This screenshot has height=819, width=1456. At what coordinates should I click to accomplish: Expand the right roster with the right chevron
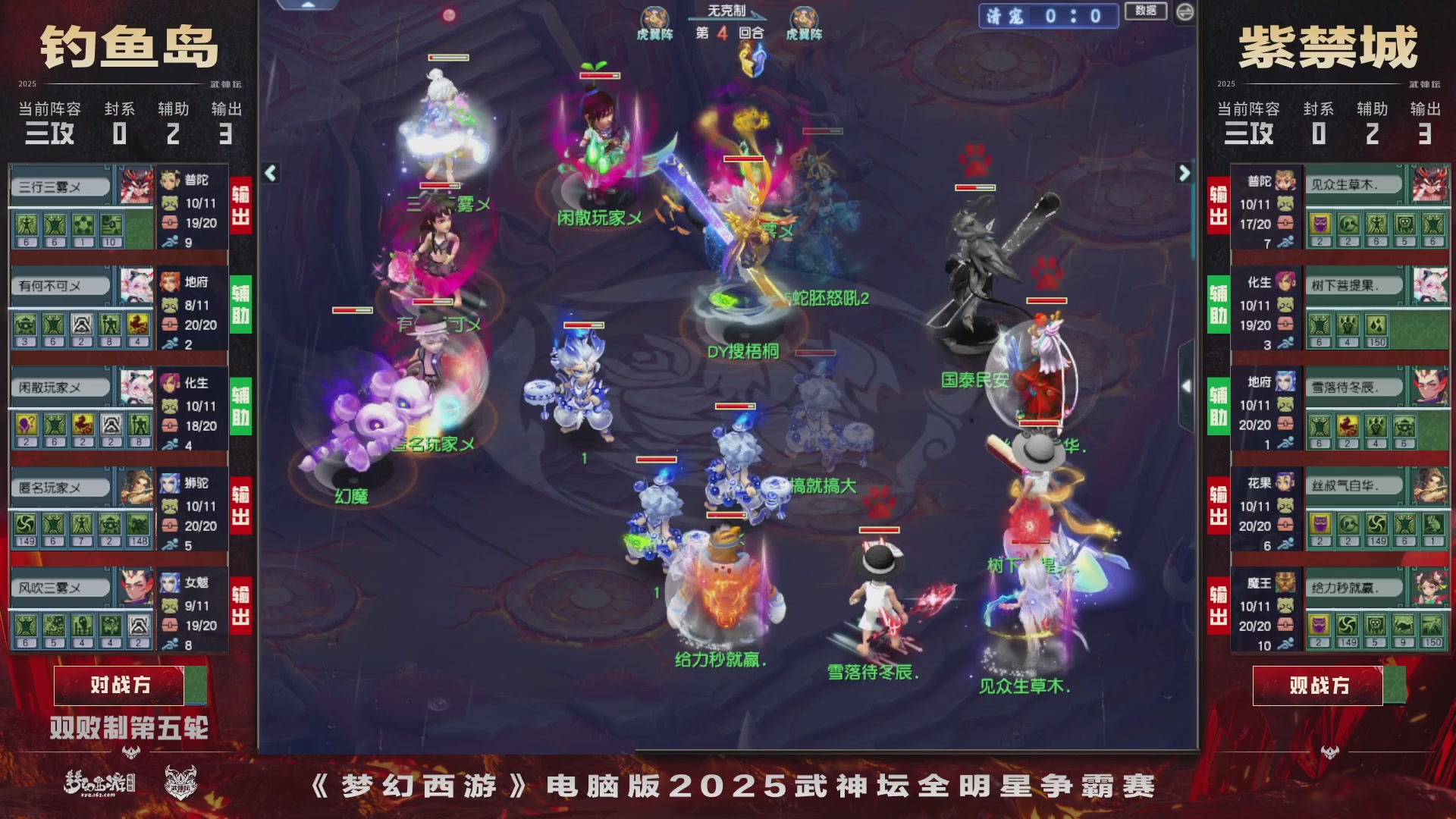(1183, 173)
